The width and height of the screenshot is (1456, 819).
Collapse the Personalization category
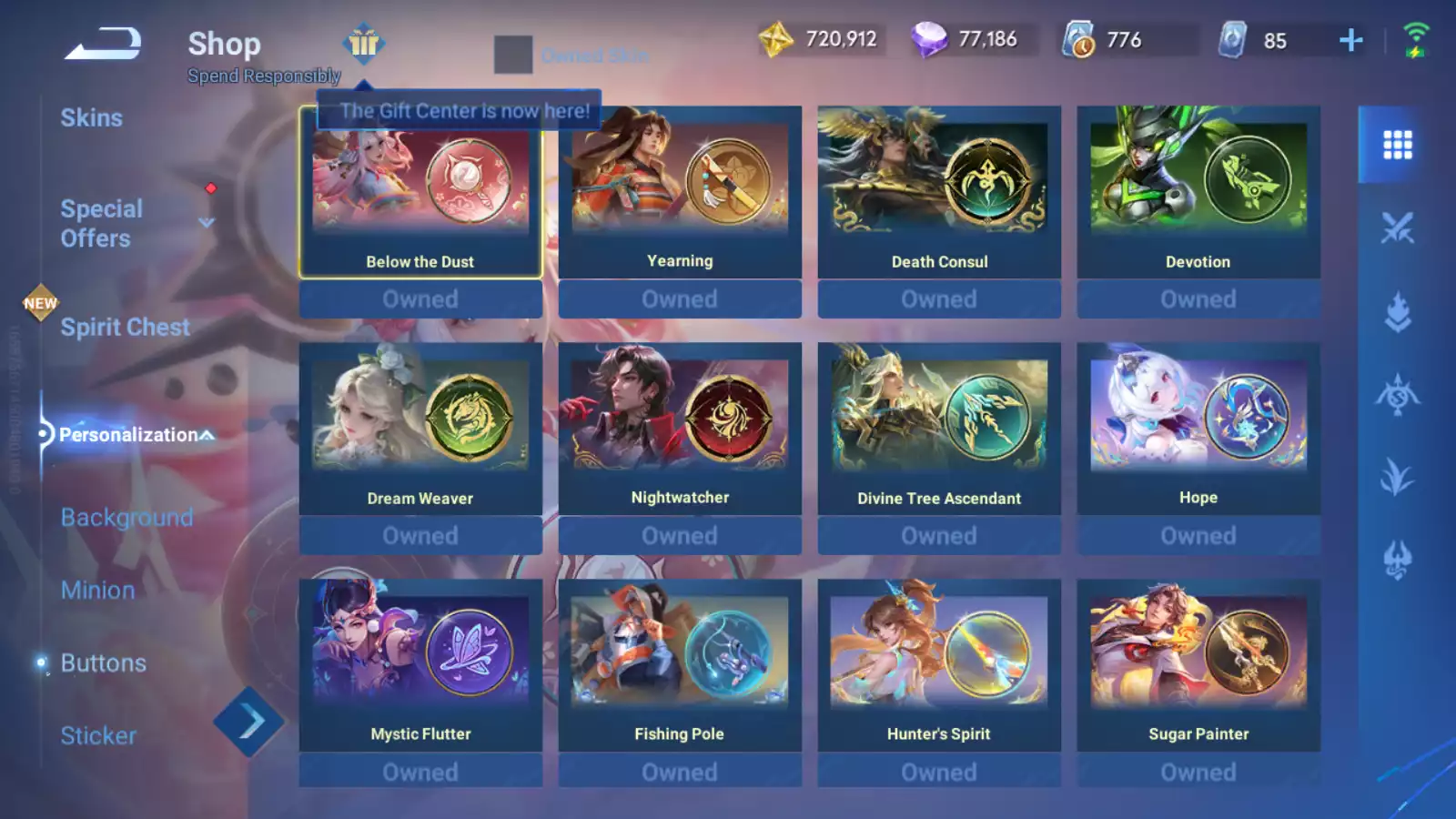click(x=207, y=435)
